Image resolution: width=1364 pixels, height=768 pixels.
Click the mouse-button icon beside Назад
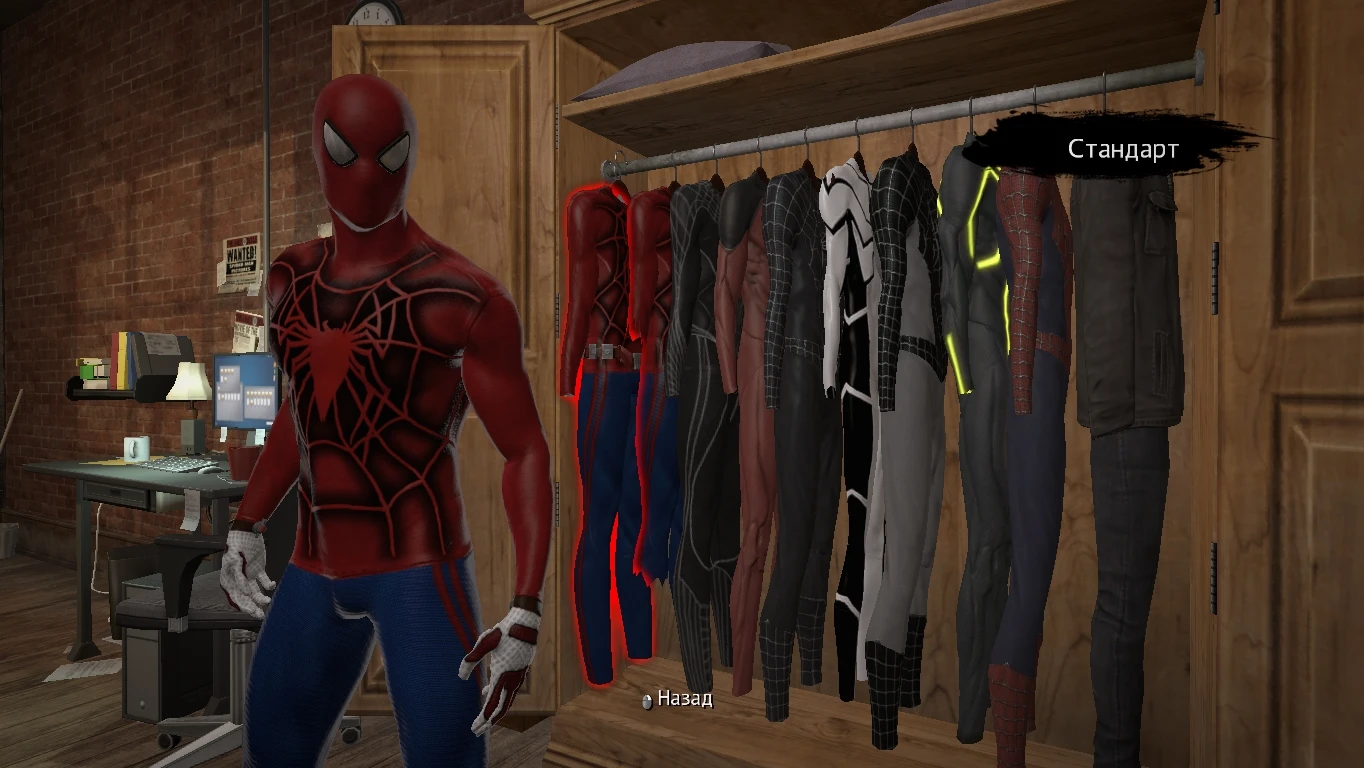point(645,702)
